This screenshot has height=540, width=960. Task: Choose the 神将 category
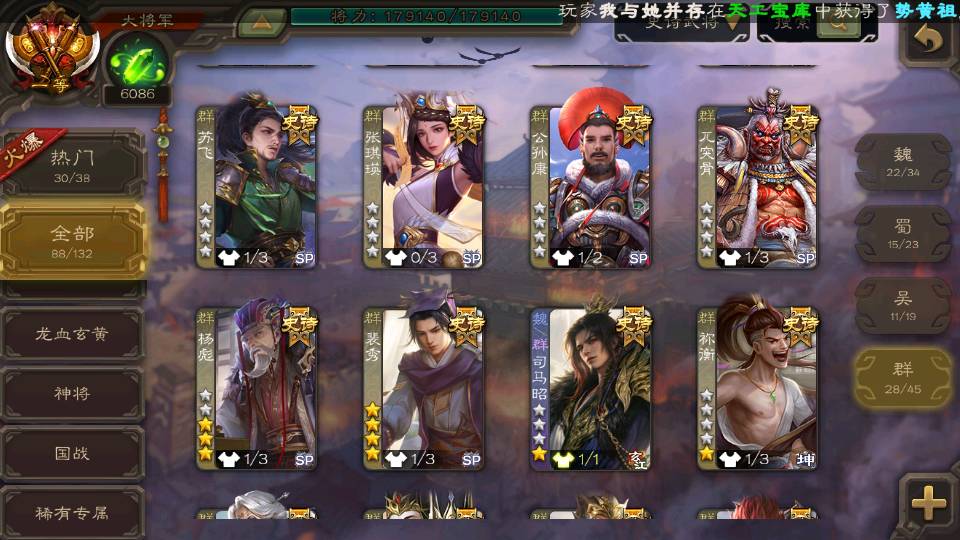pyautogui.click(x=72, y=393)
